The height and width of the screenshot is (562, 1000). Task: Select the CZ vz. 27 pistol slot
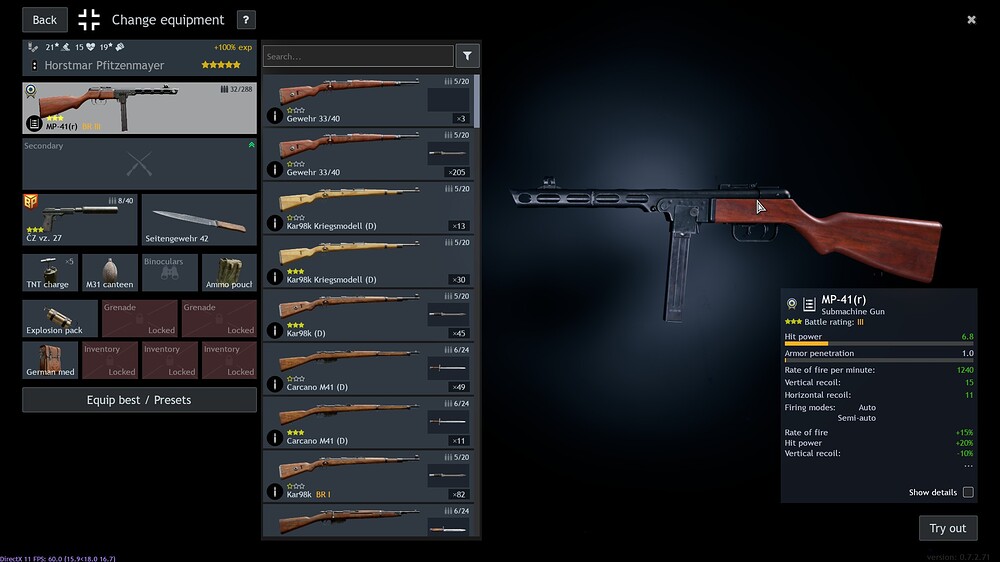(80, 220)
